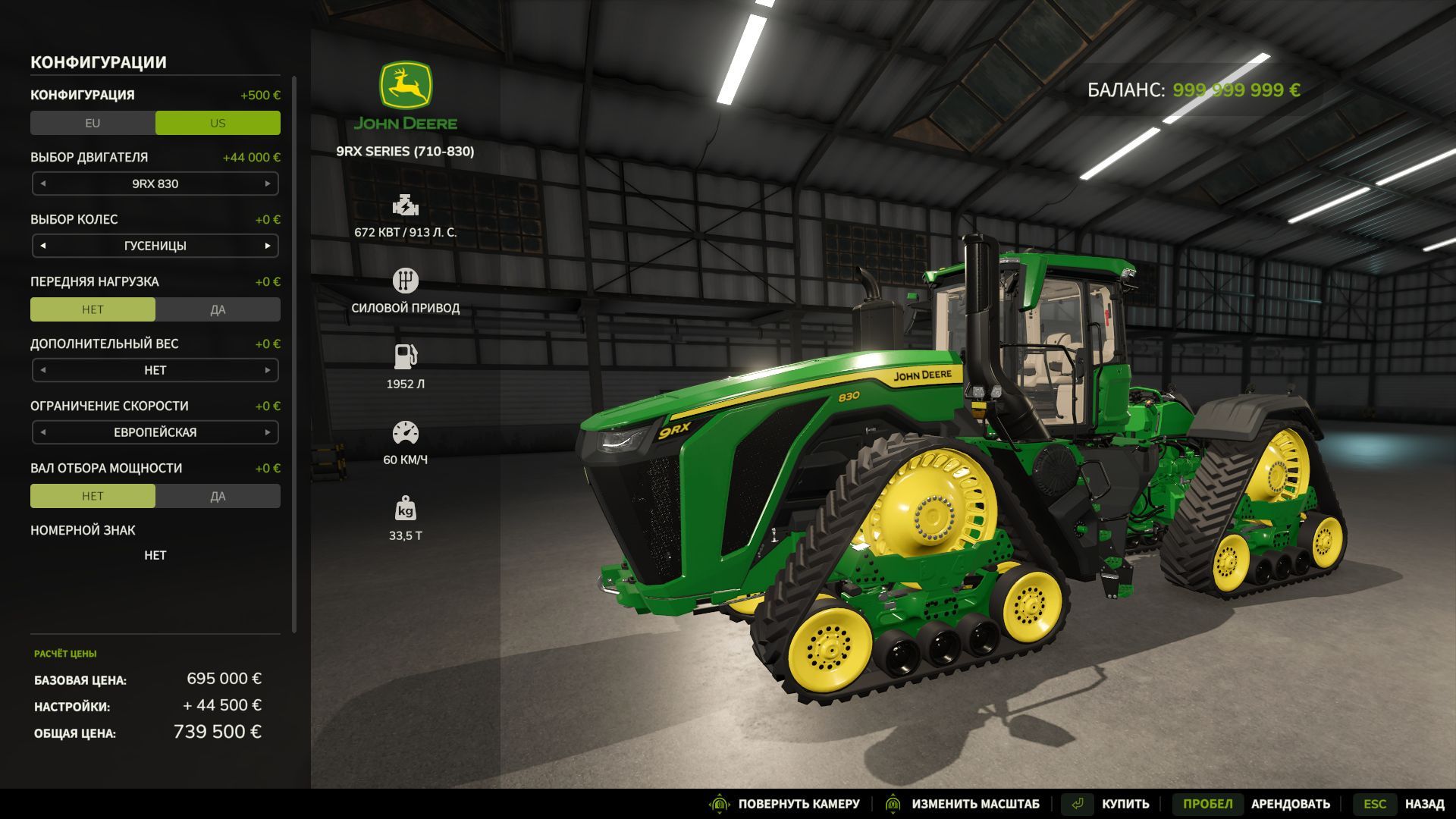Click the zoom icon next to ИЗМЕНИТЬ МАСШТАБ

[893, 803]
